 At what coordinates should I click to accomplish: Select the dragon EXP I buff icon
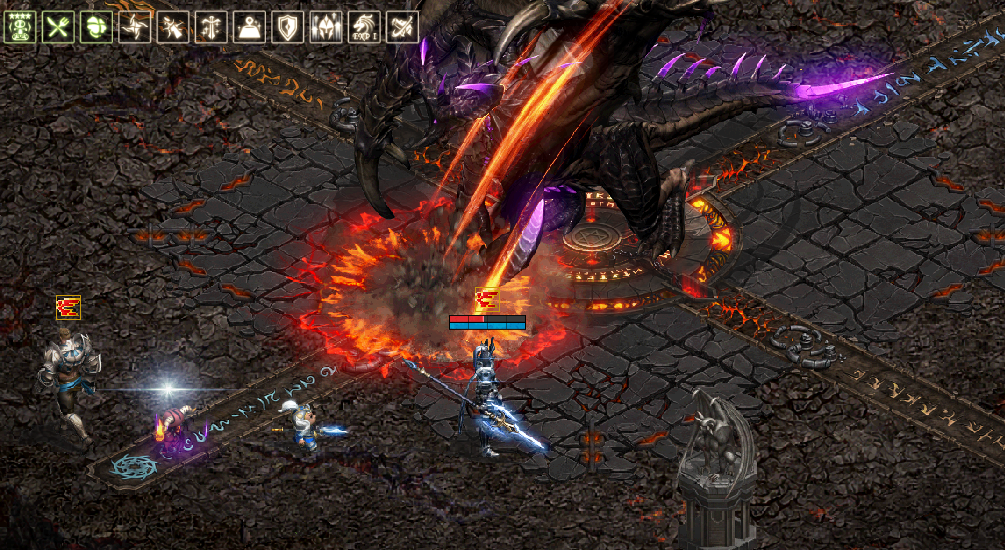(364, 27)
